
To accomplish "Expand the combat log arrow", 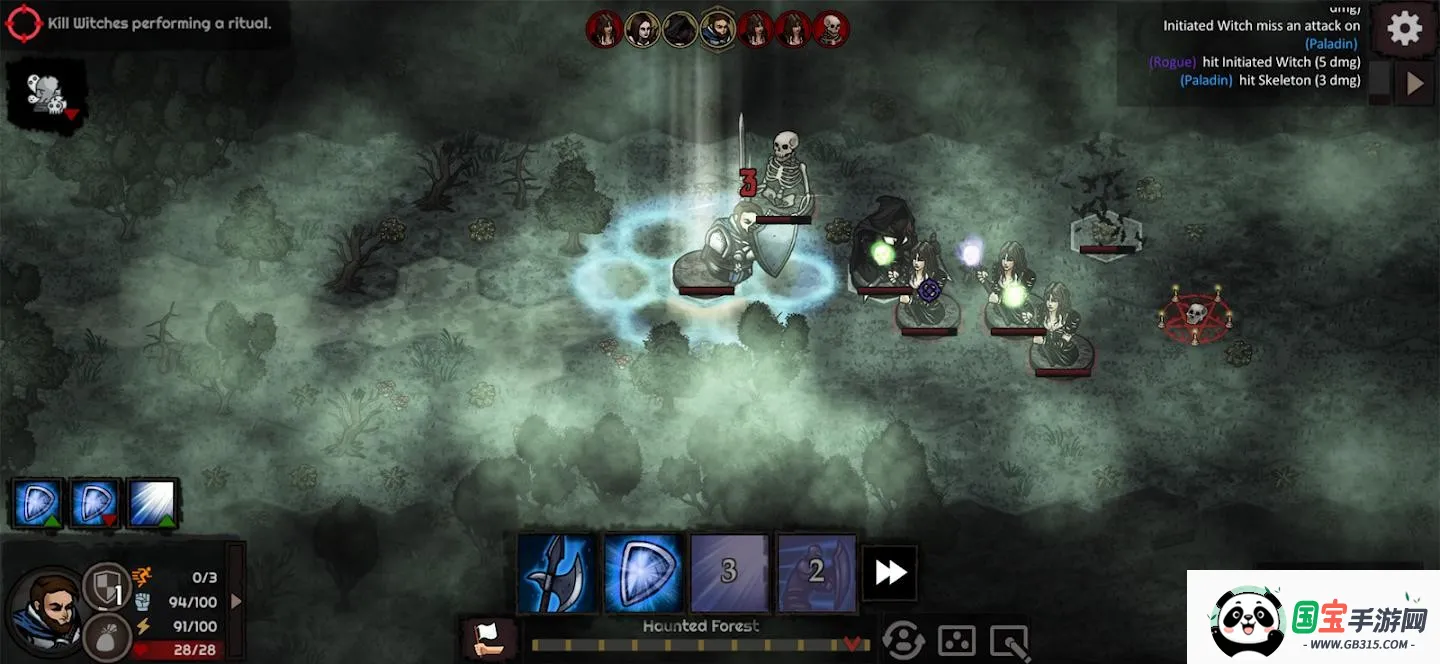I will coord(1414,84).
